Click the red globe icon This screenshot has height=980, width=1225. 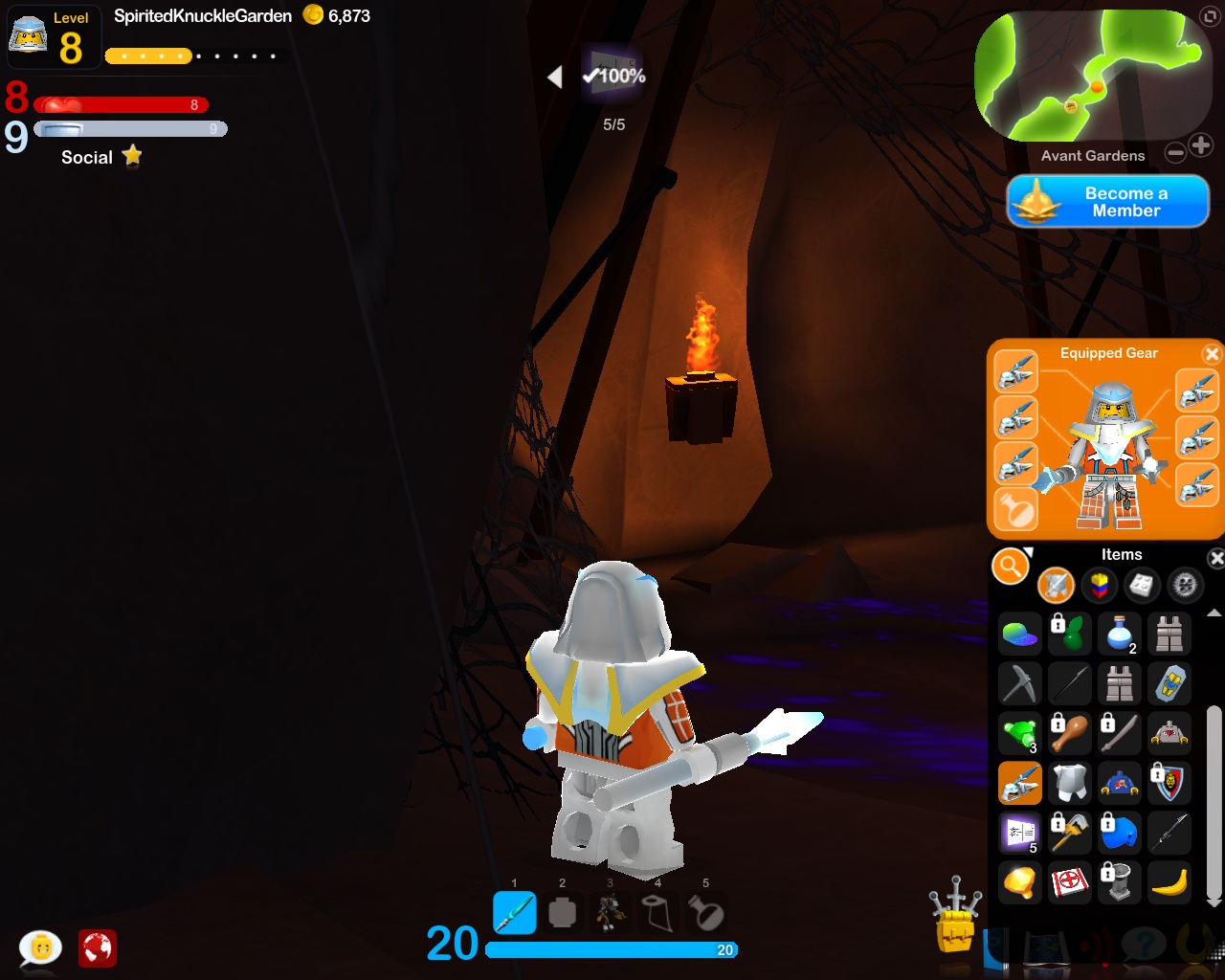coord(98,948)
